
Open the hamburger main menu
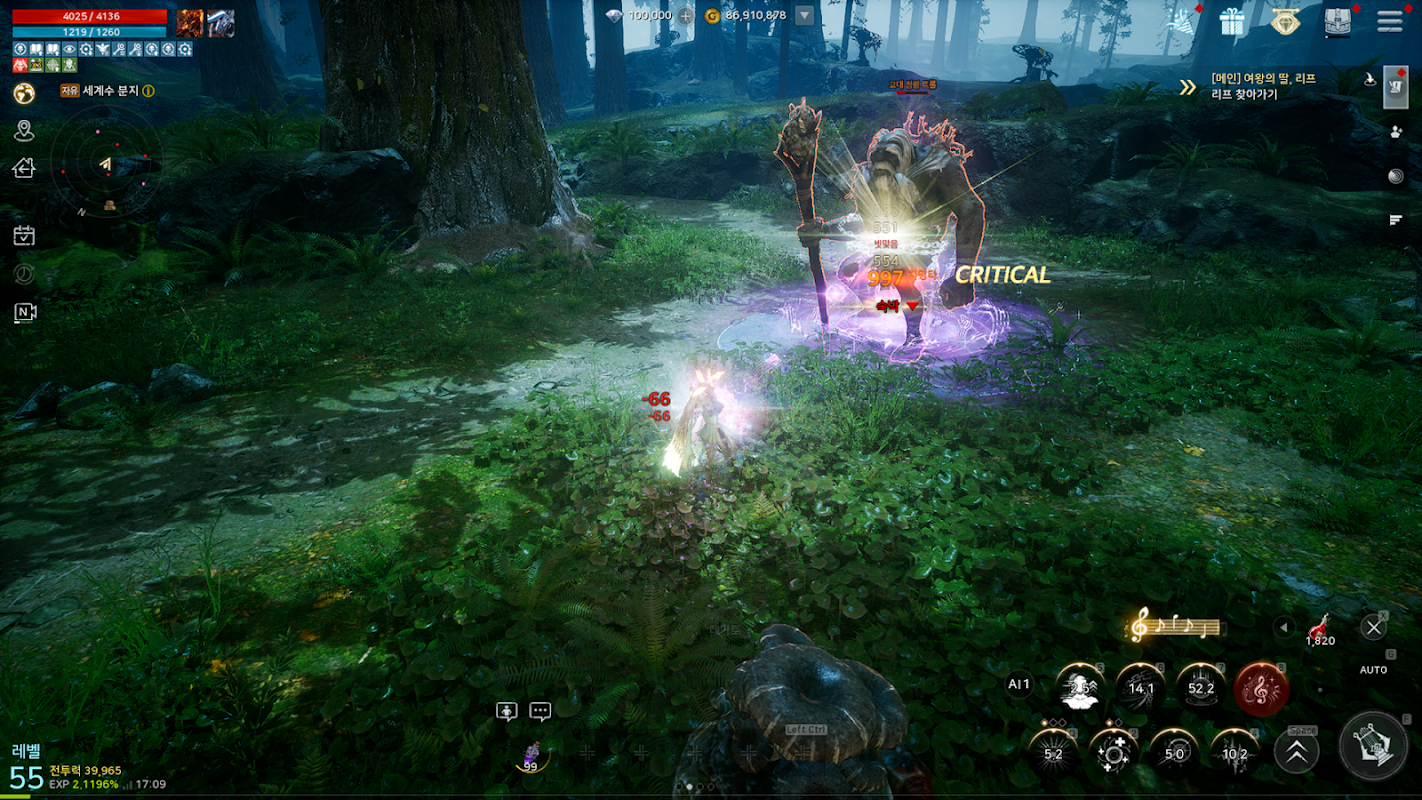pos(1389,22)
